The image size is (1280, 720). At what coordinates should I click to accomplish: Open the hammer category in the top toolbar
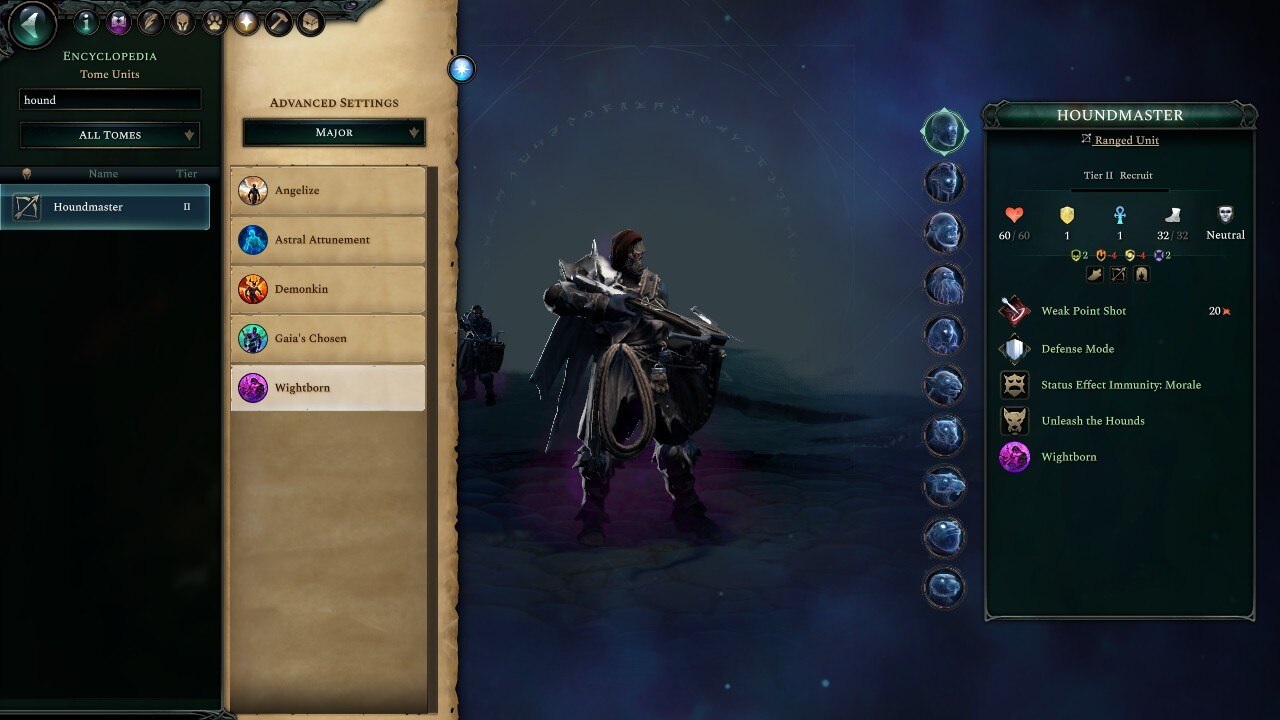tap(279, 22)
